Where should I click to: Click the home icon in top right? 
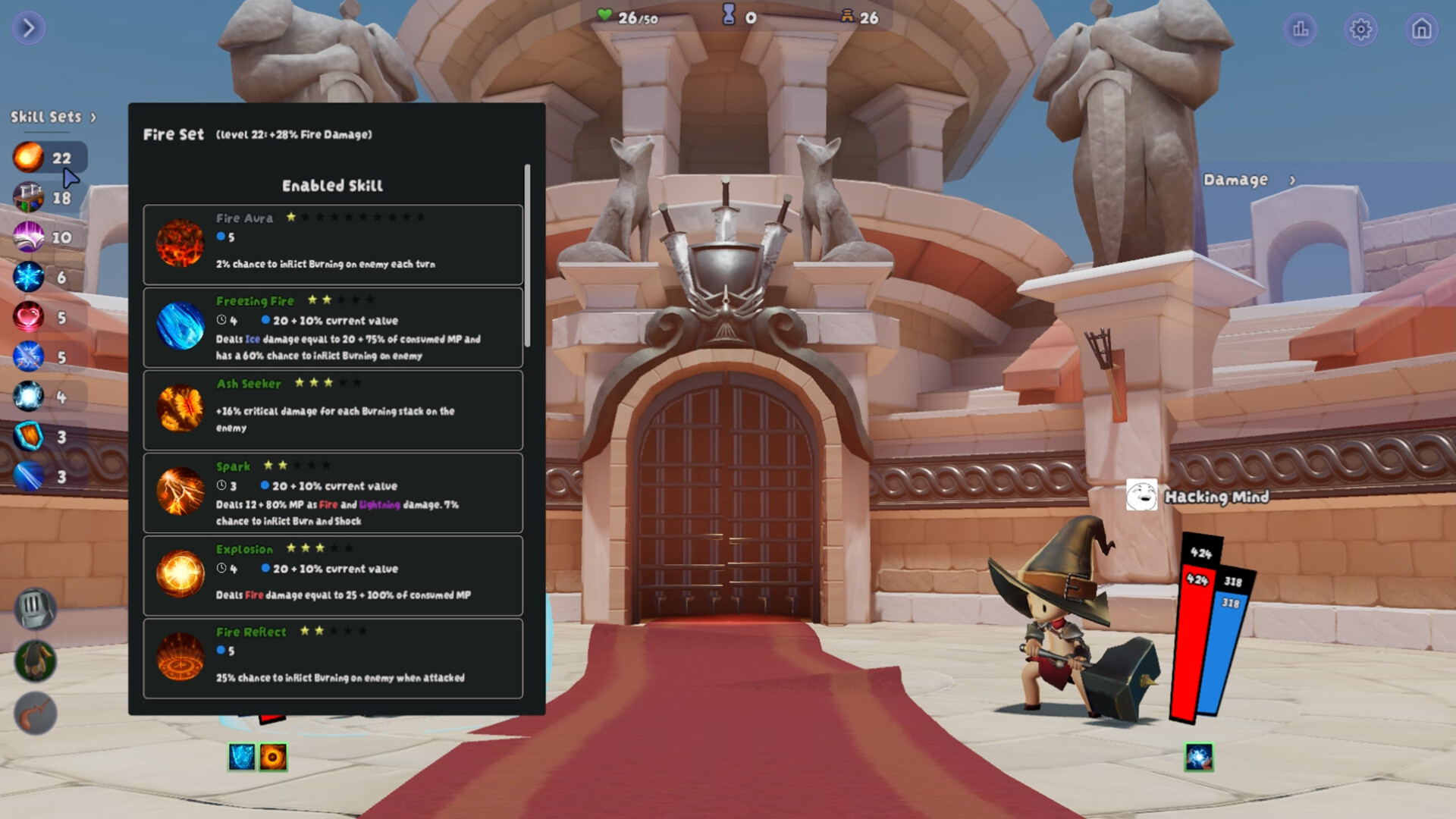coord(1423,30)
